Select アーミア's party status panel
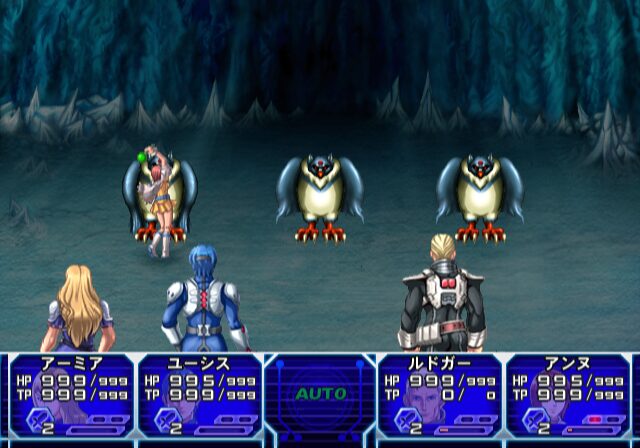This screenshot has height=448, width=640. (71, 396)
